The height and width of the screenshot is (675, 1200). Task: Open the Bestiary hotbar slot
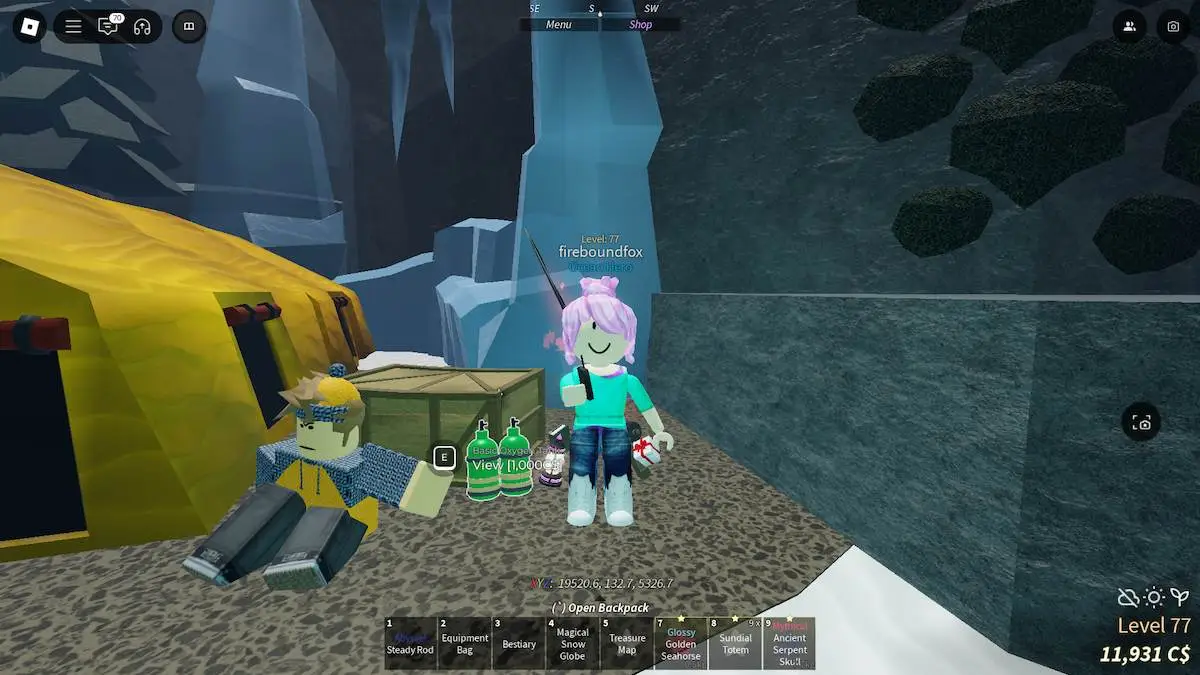518,643
